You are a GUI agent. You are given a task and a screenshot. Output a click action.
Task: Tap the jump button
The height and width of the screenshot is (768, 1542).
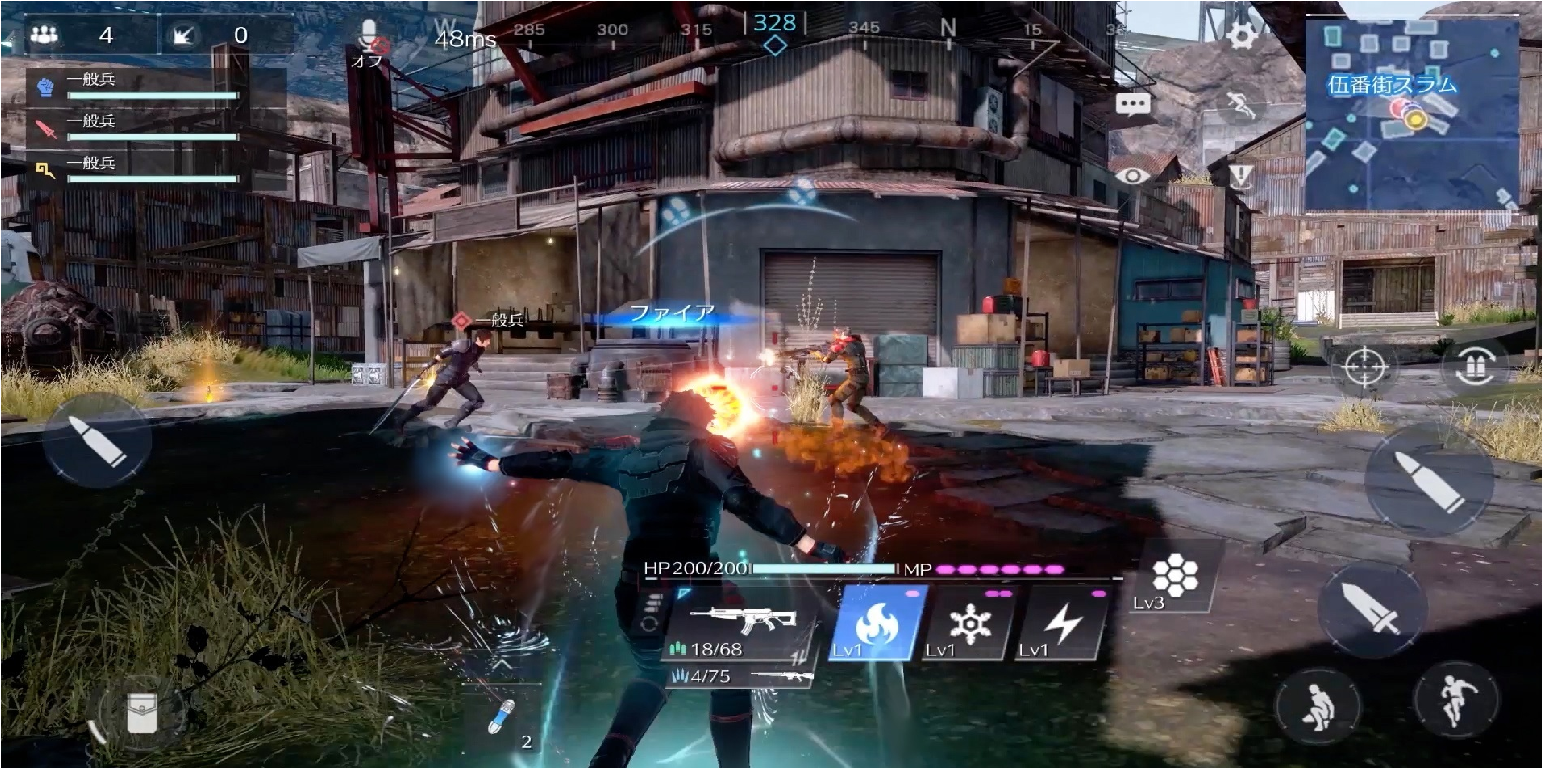coord(1456,699)
